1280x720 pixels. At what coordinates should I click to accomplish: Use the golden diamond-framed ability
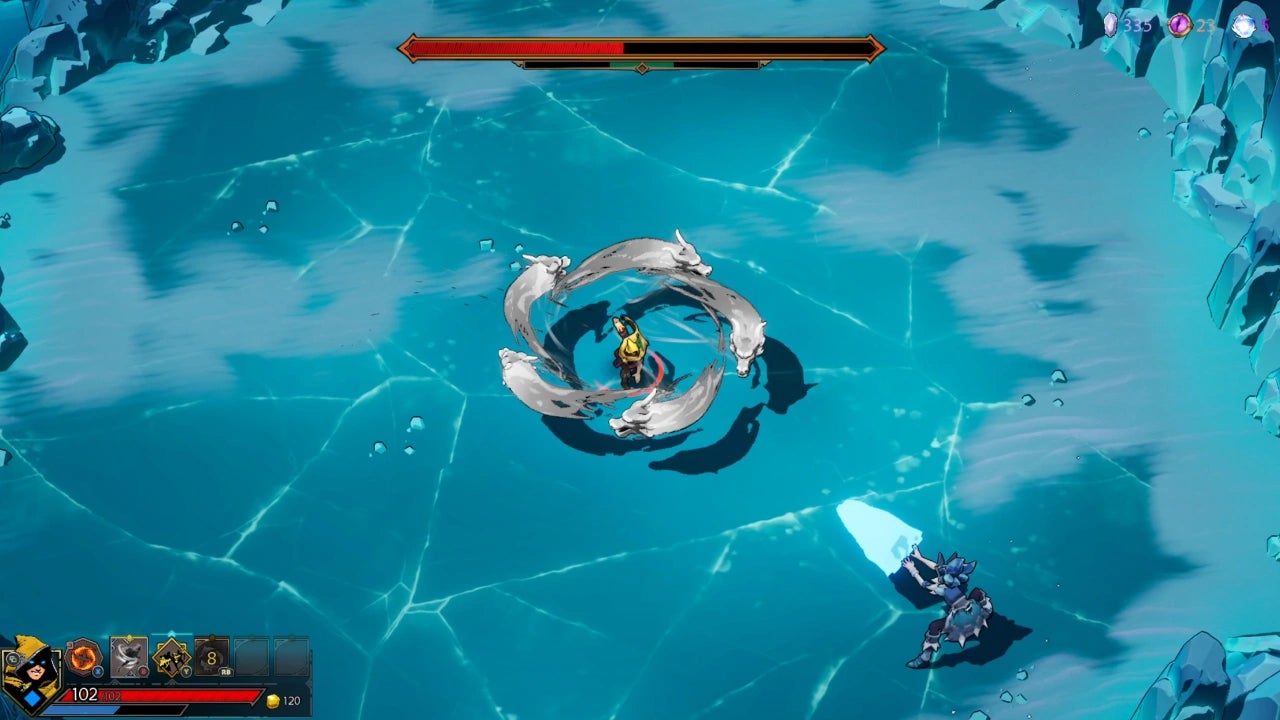[171, 657]
